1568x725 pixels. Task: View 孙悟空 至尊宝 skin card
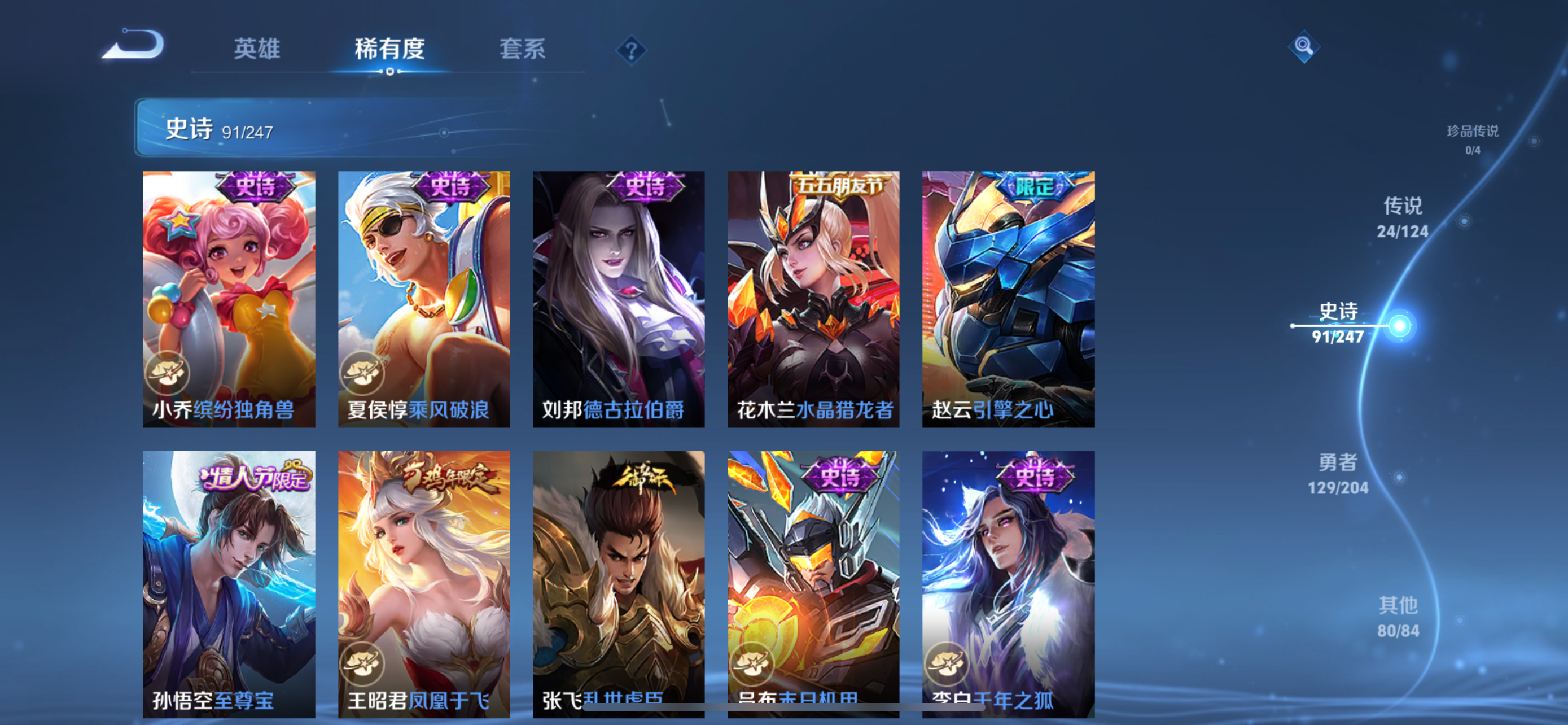coord(229,583)
